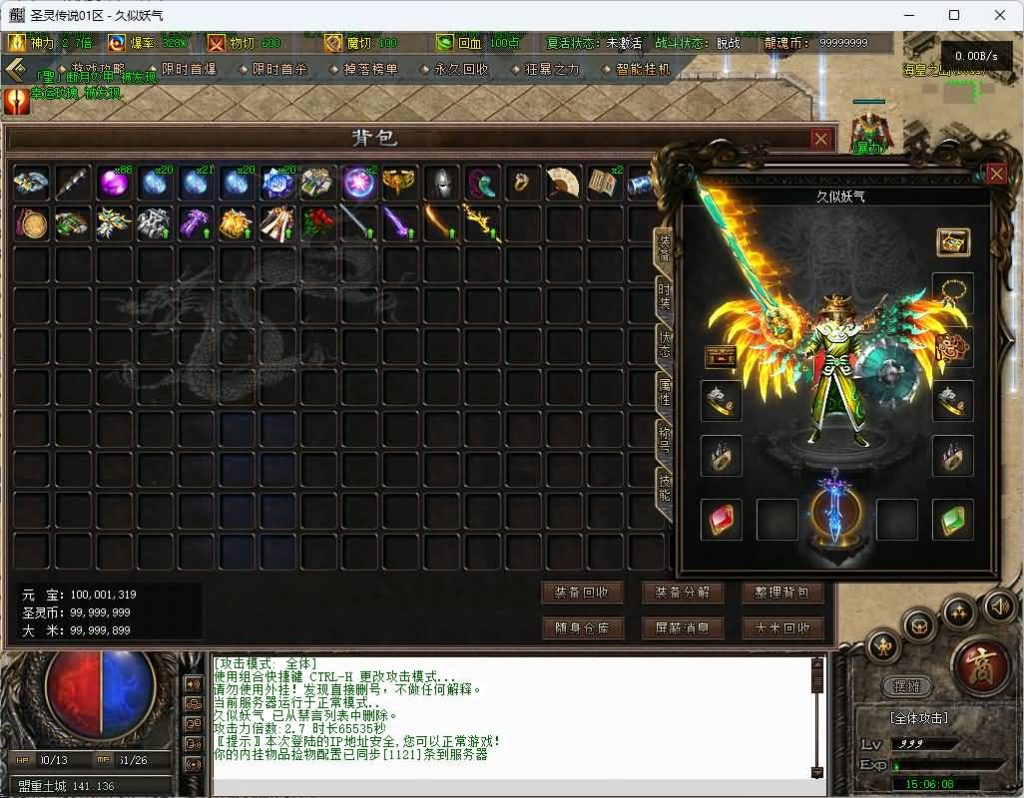Show the 属性 attributes tab

664,390
